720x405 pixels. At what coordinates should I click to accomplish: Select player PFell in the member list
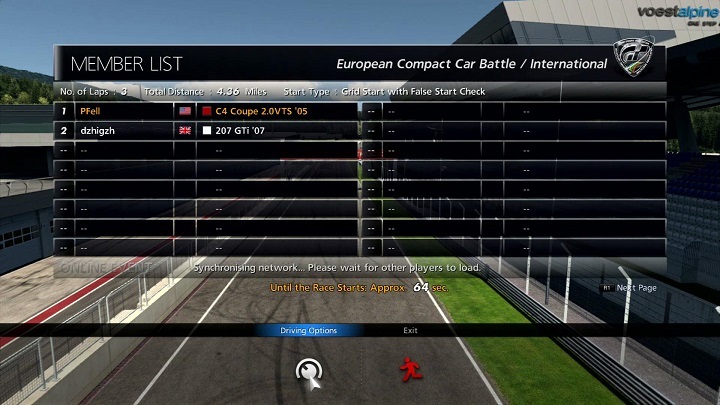90,111
